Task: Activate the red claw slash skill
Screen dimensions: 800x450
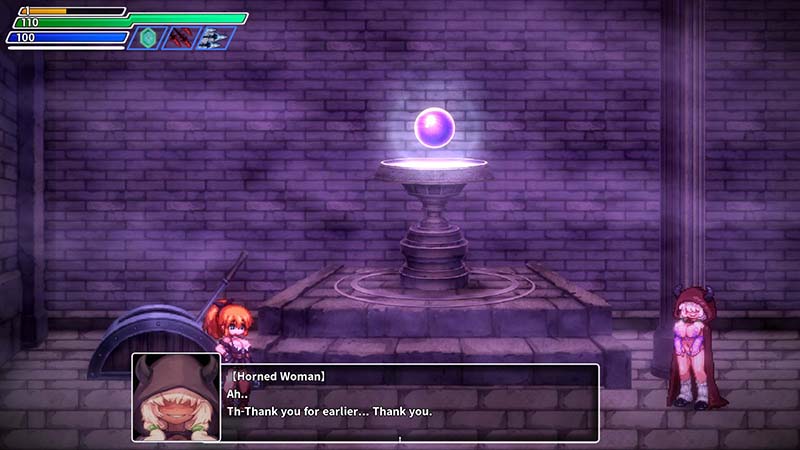Action: pos(182,38)
